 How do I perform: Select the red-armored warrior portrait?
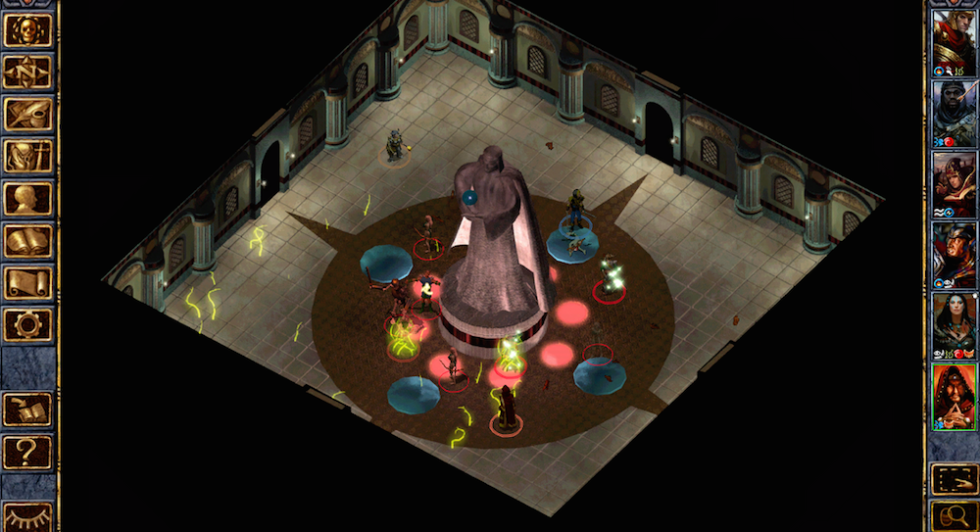pyautogui.click(x=954, y=40)
